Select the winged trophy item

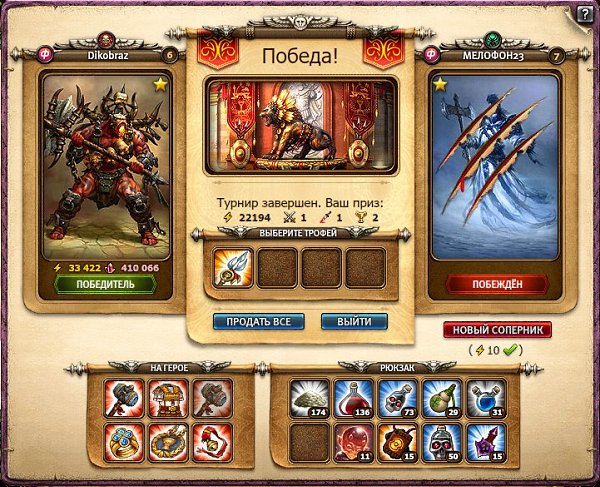point(232,268)
